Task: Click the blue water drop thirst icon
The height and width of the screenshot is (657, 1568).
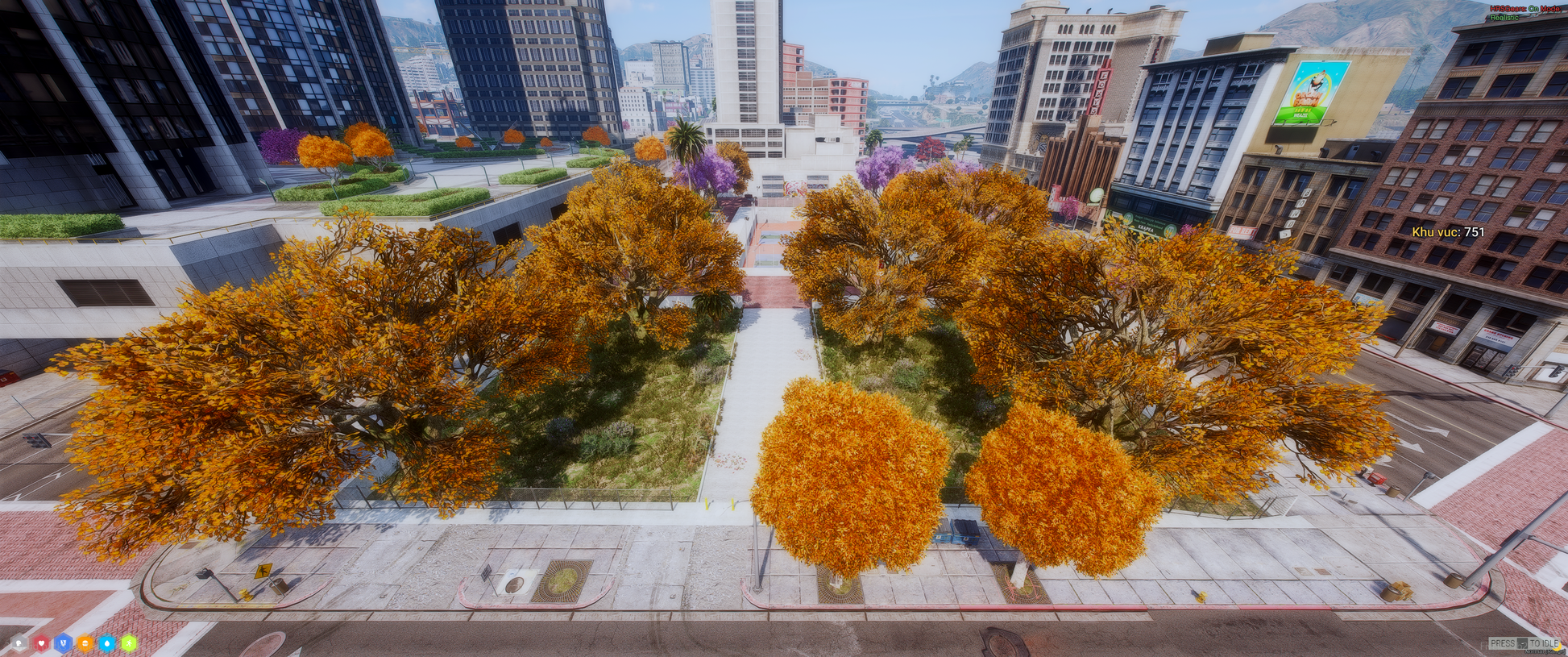Action: point(106,643)
